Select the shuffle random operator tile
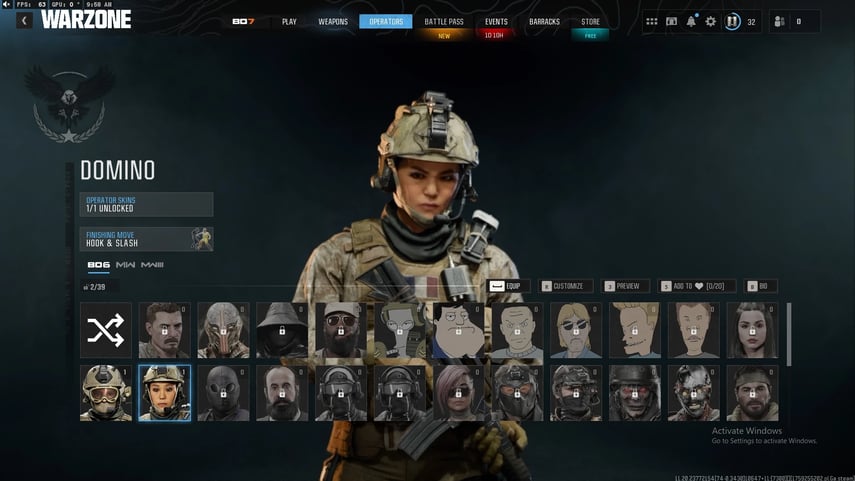This screenshot has height=481, width=855. [105, 330]
